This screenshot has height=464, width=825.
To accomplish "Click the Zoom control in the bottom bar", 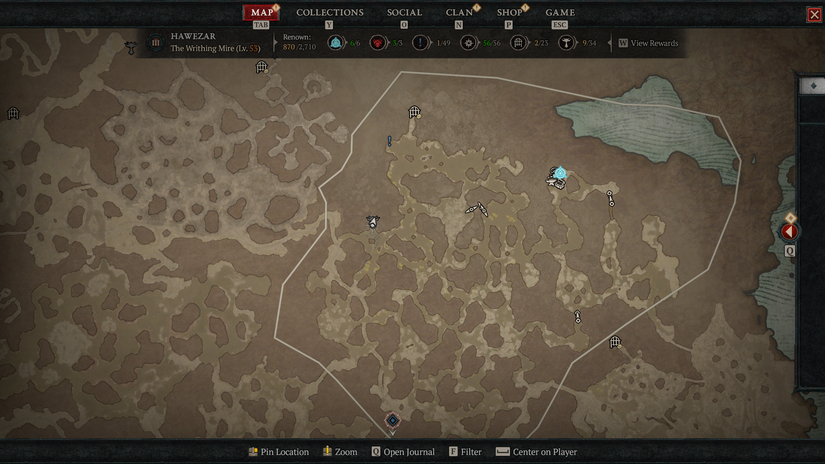I will (340, 452).
